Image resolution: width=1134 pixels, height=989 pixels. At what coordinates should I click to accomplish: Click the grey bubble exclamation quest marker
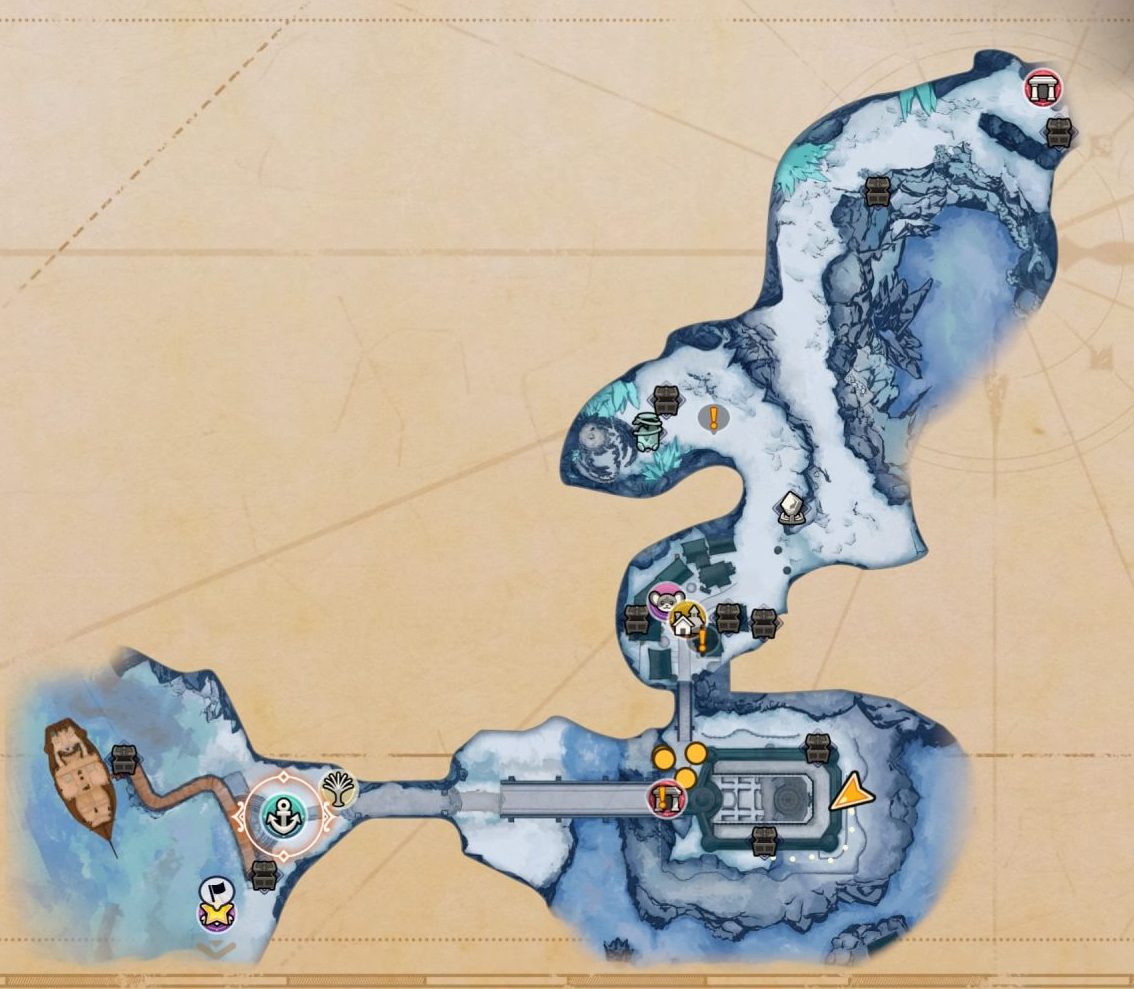[x=713, y=418]
